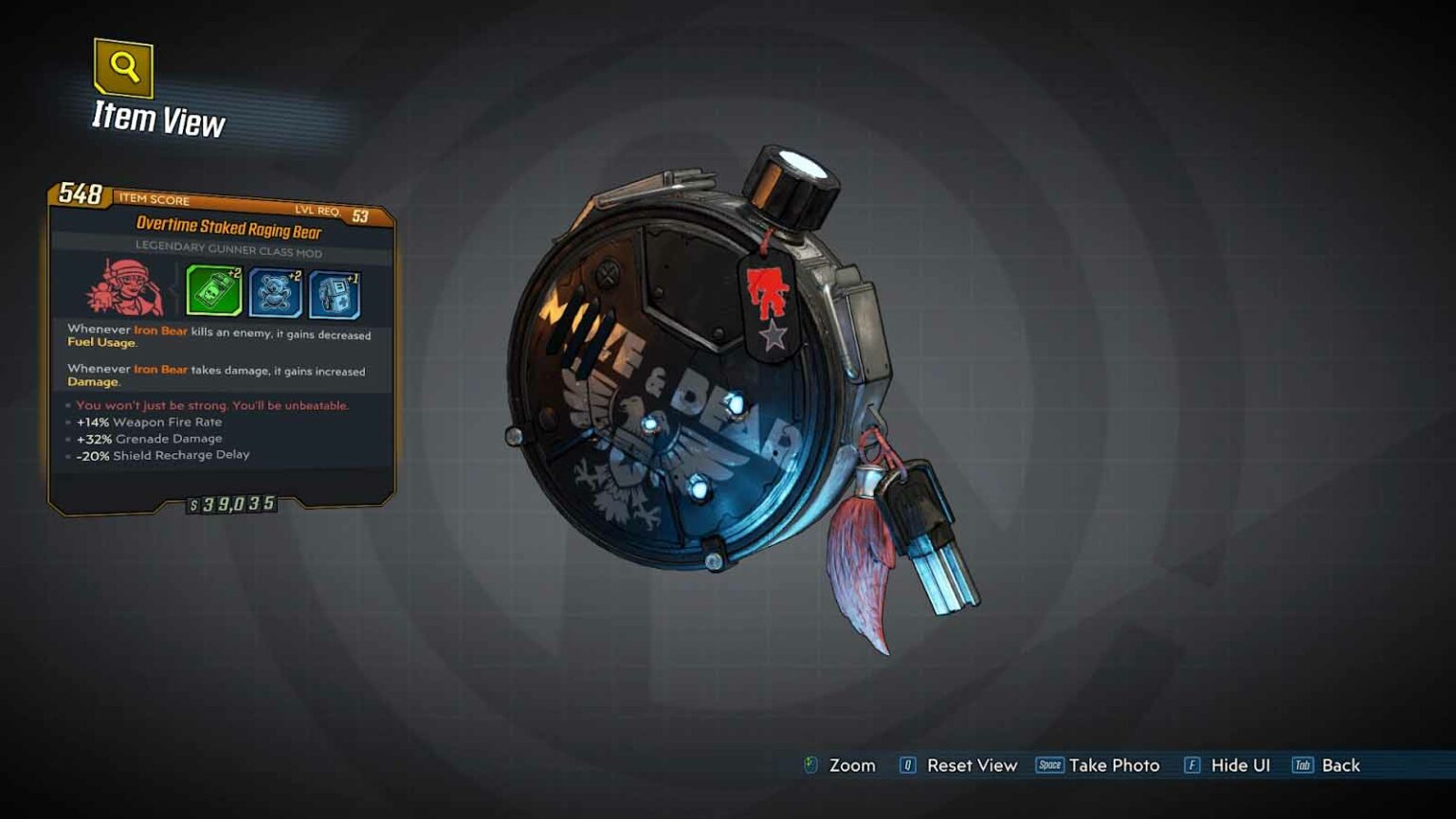Click the Overtime Stoked Raging Bear title
Screen dimensions: 1456x819
point(228,227)
